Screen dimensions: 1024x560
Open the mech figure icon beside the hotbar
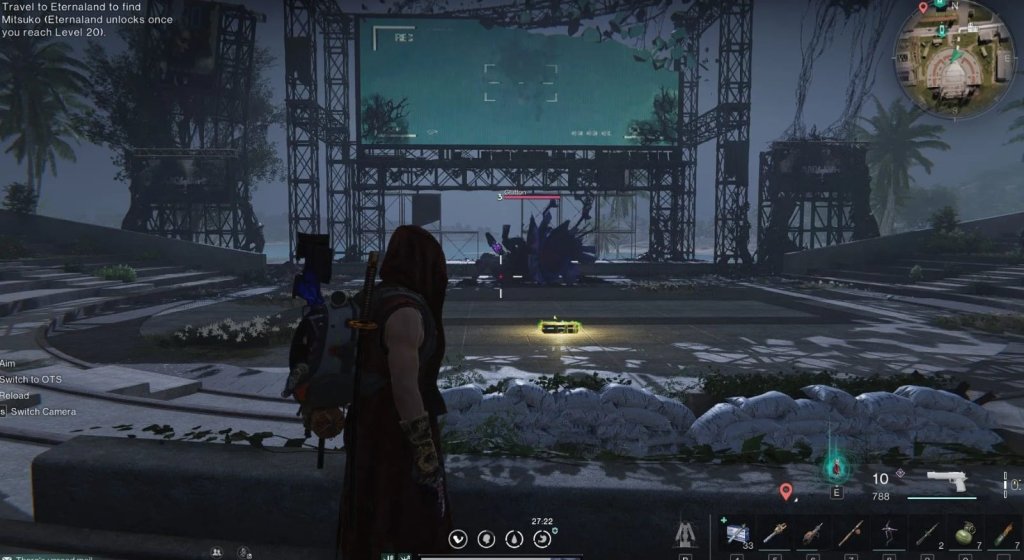[x=688, y=534]
